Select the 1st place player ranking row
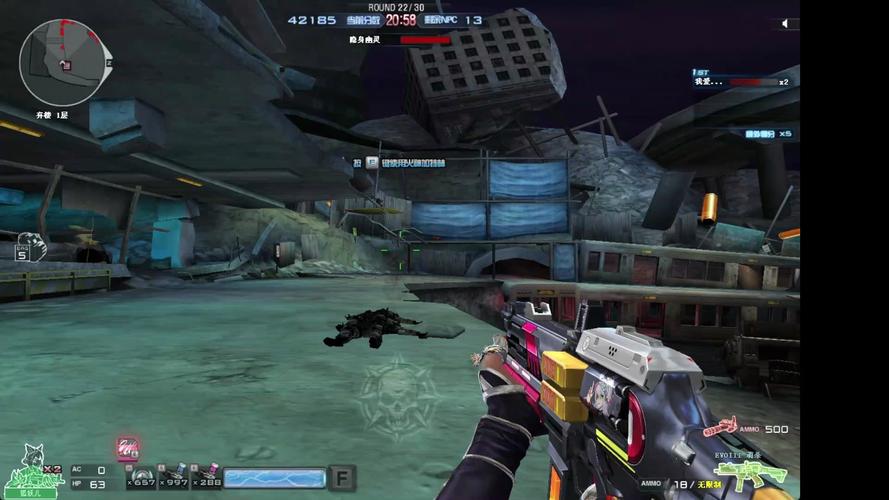 pyautogui.click(x=742, y=81)
